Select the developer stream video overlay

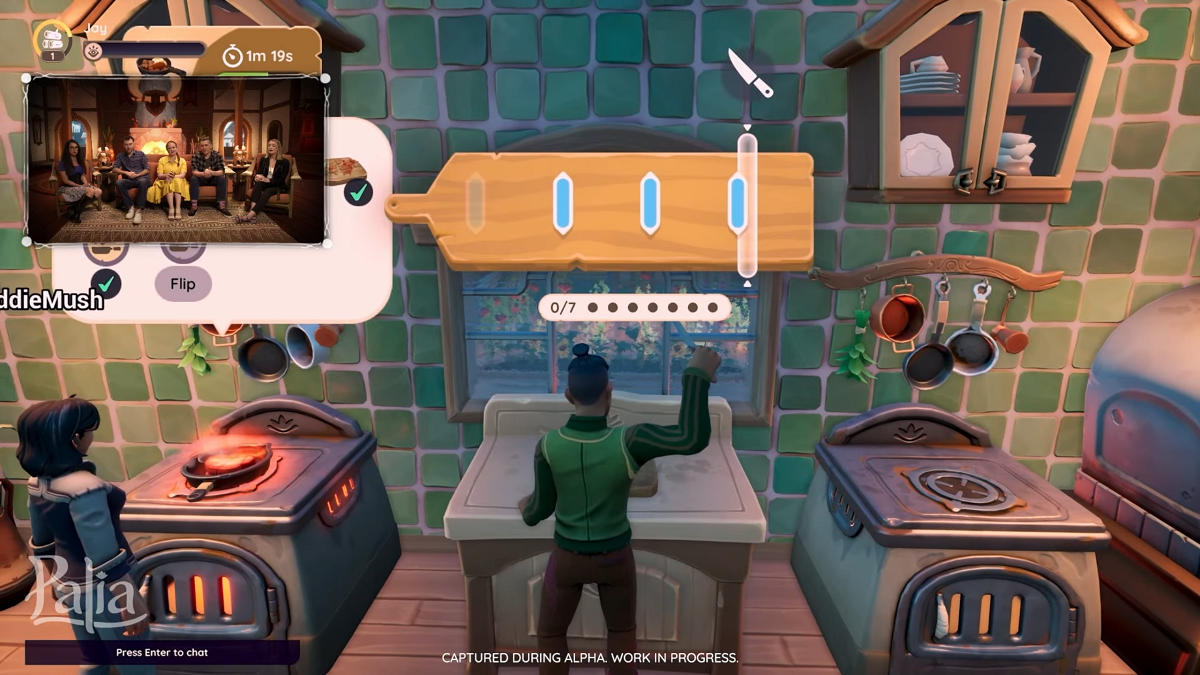click(176, 160)
